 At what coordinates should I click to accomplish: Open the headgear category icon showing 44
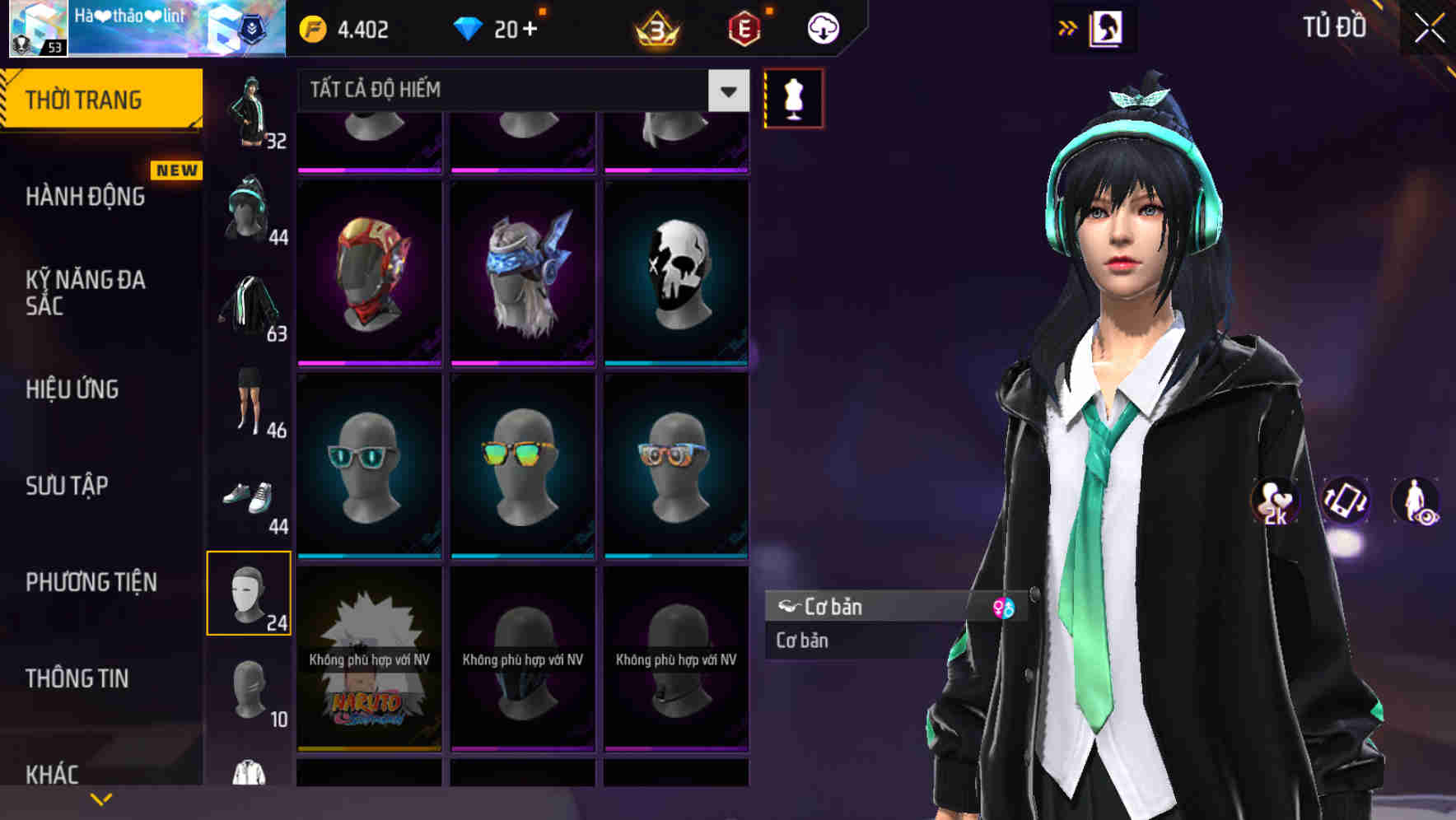[x=247, y=210]
